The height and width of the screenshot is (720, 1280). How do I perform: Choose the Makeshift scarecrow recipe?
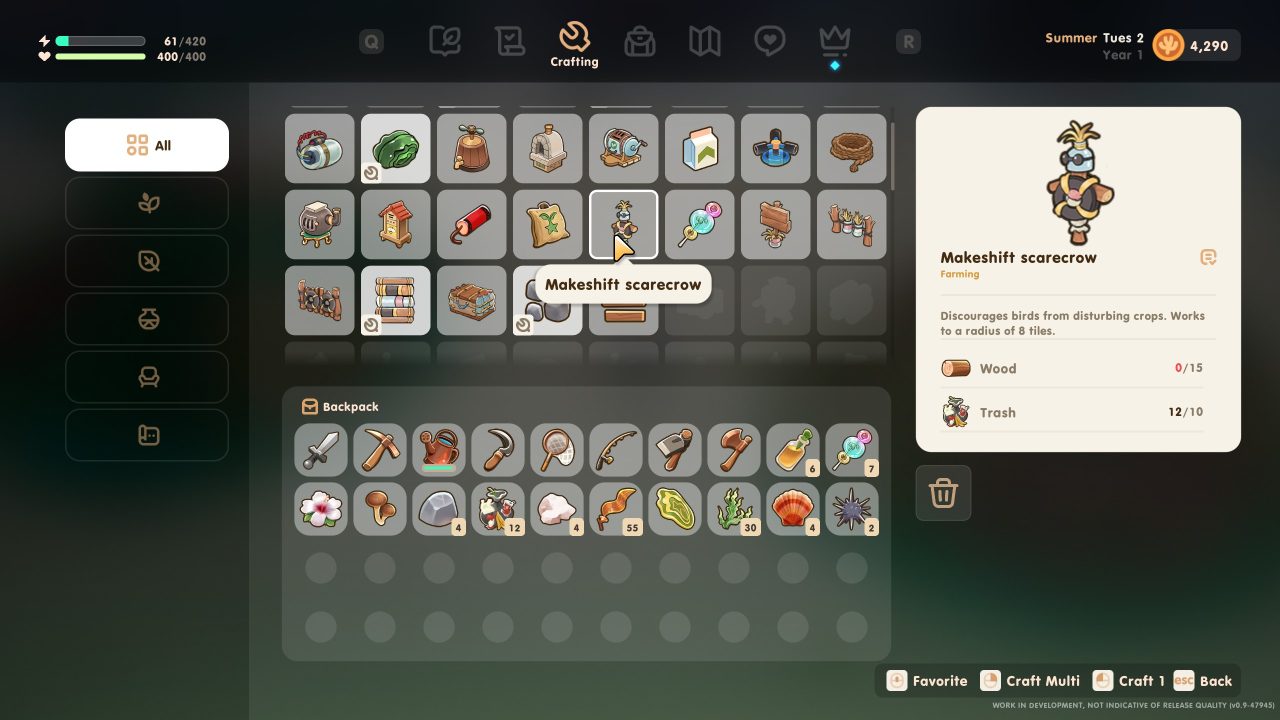(x=623, y=224)
